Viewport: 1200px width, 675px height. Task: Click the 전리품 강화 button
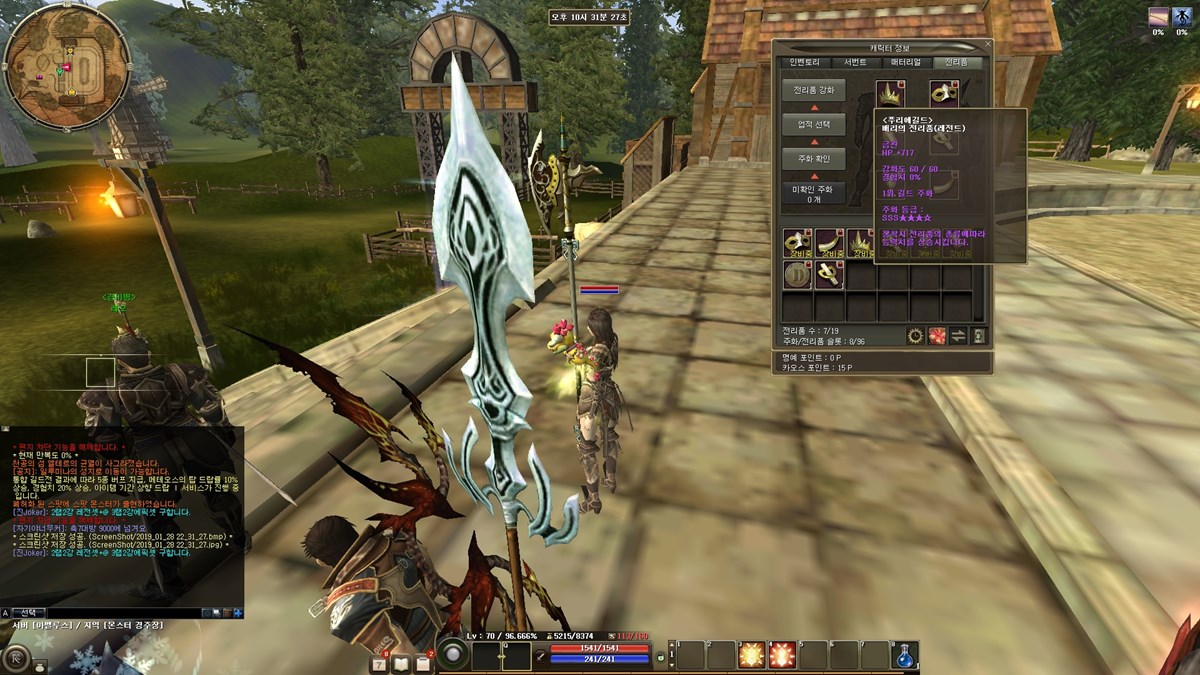813,90
